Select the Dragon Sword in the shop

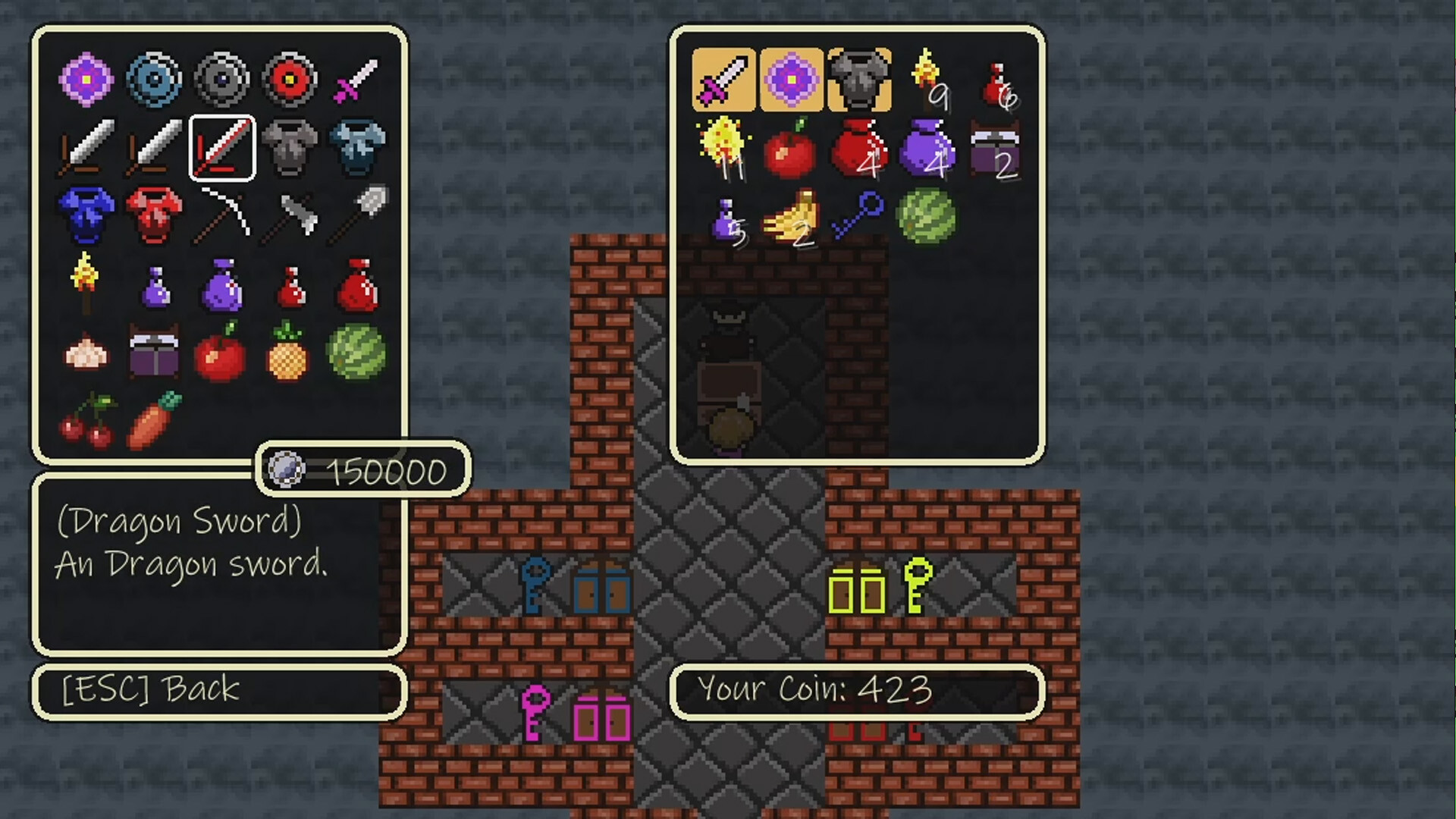click(221, 146)
